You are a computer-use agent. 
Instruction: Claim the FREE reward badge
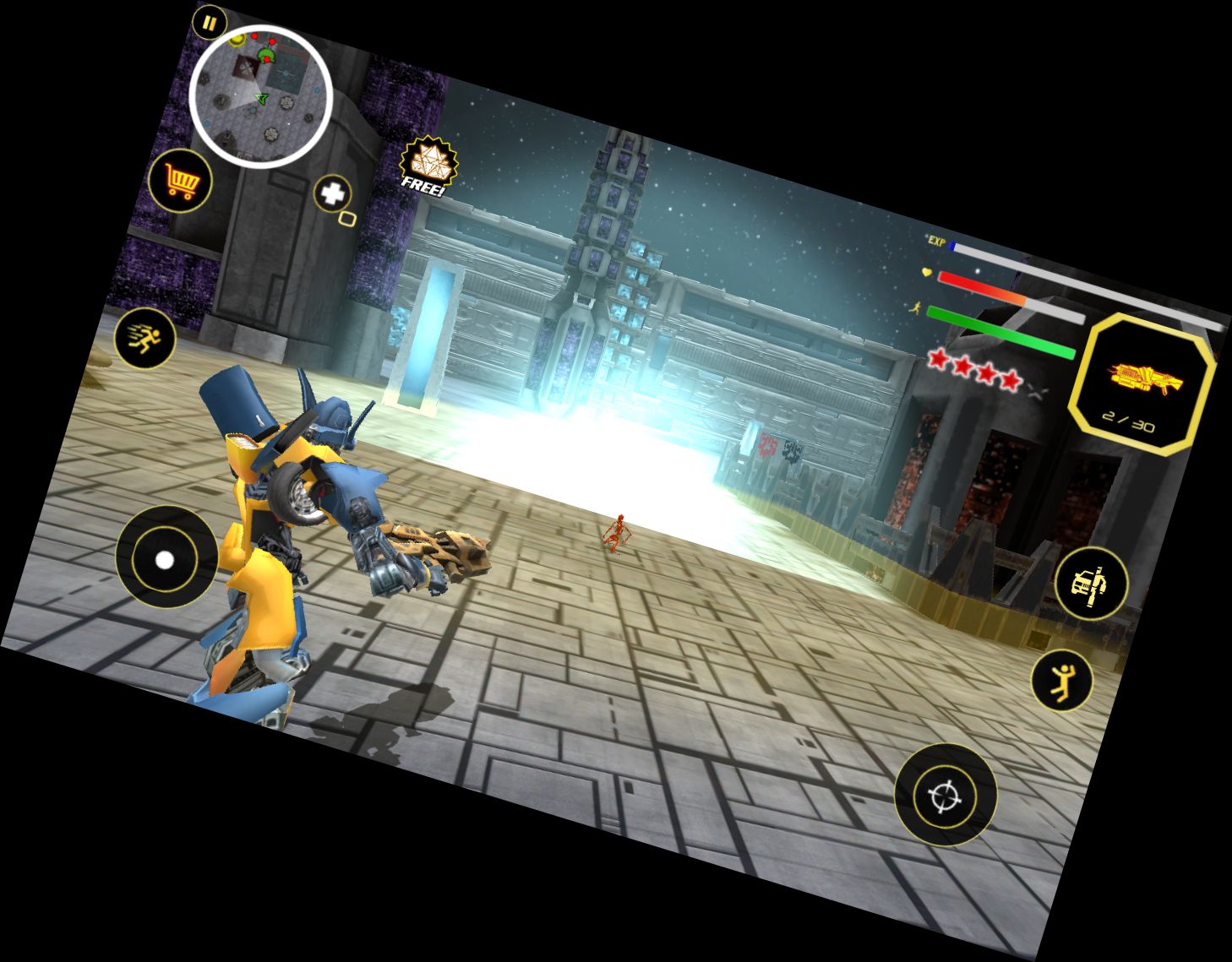(428, 164)
